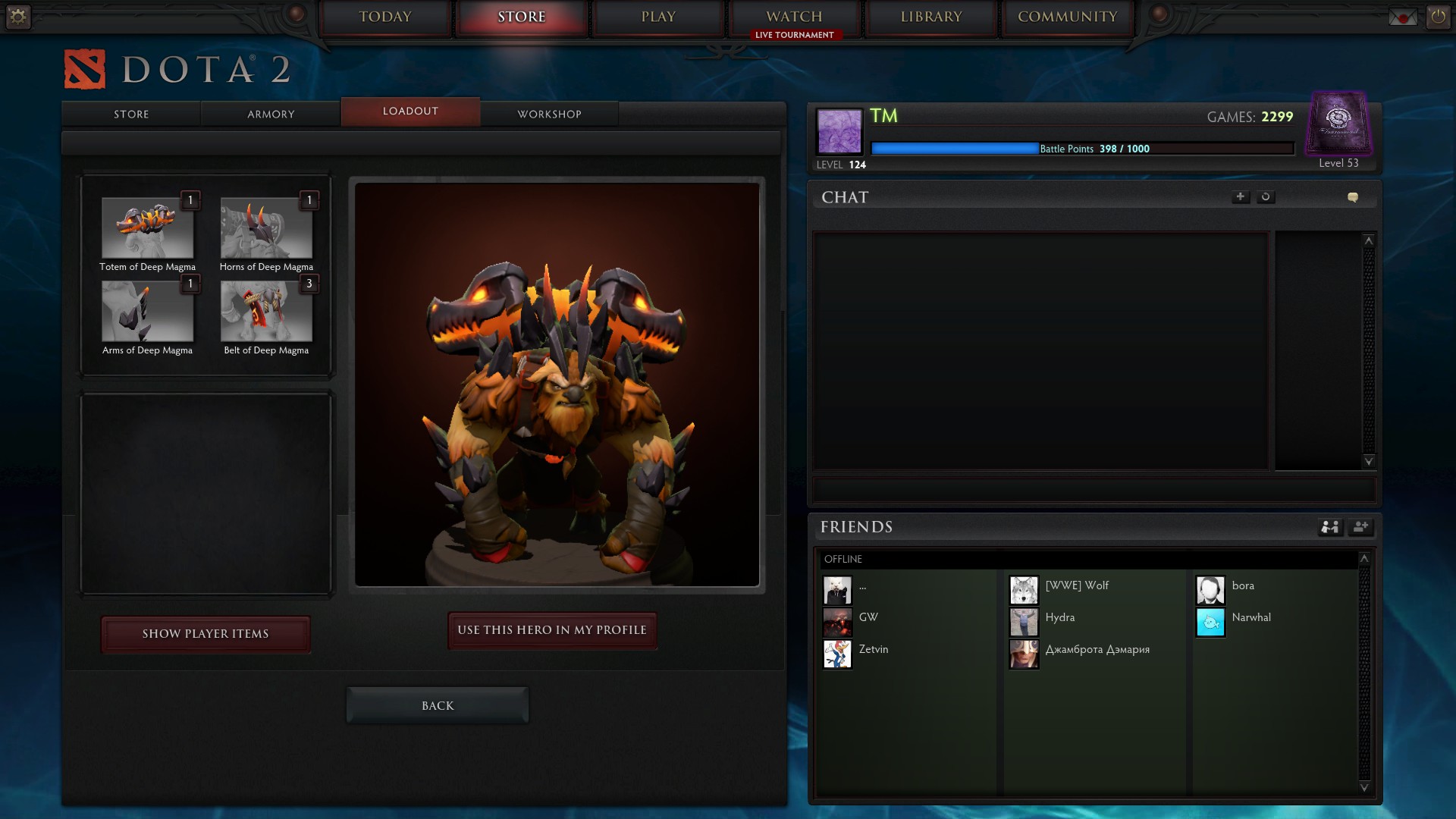1456x819 pixels.
Task: Add a new chat channel
Action: click(x=1240, y=197)
